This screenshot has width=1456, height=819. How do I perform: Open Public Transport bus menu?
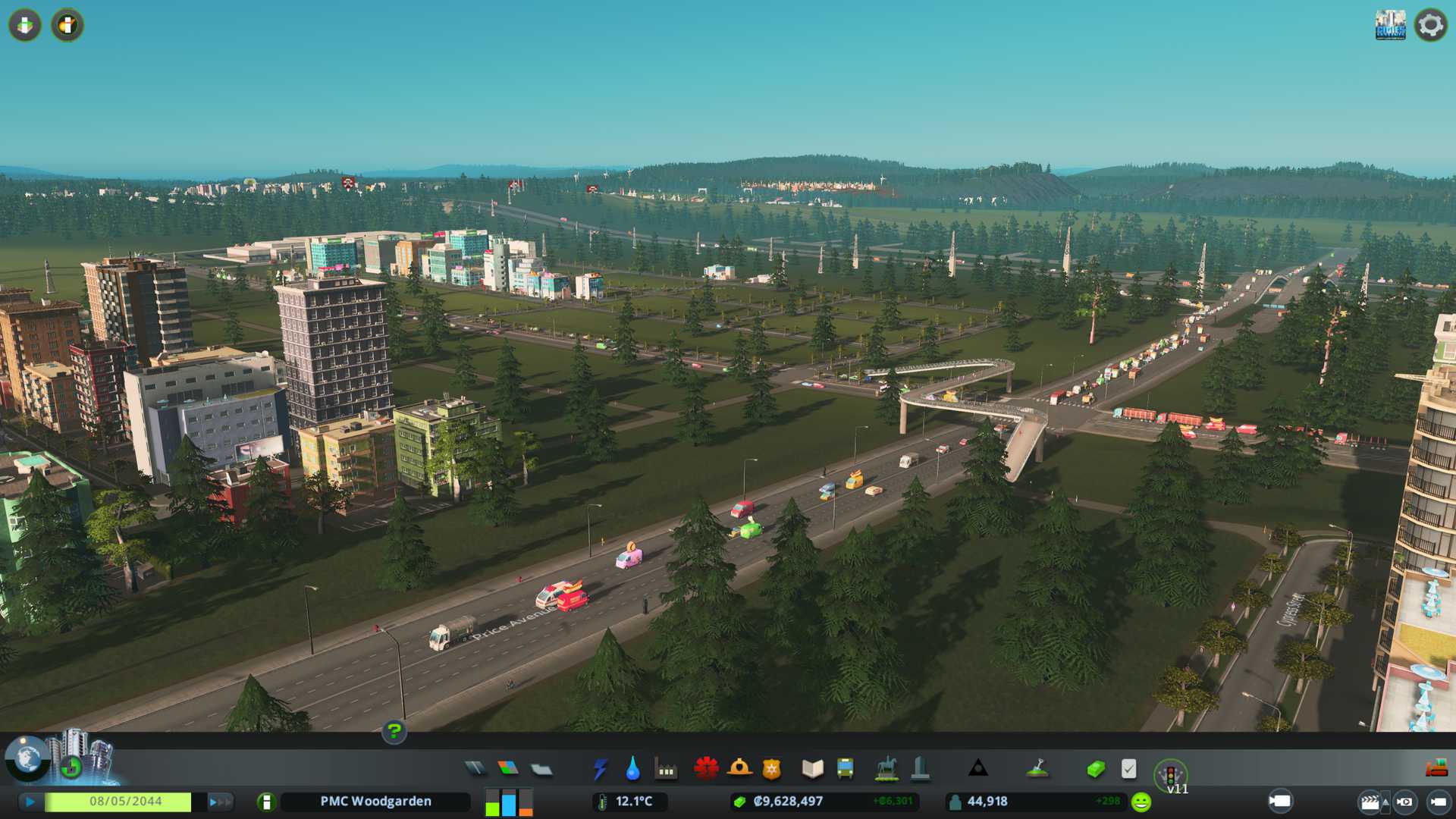(845, 769)
